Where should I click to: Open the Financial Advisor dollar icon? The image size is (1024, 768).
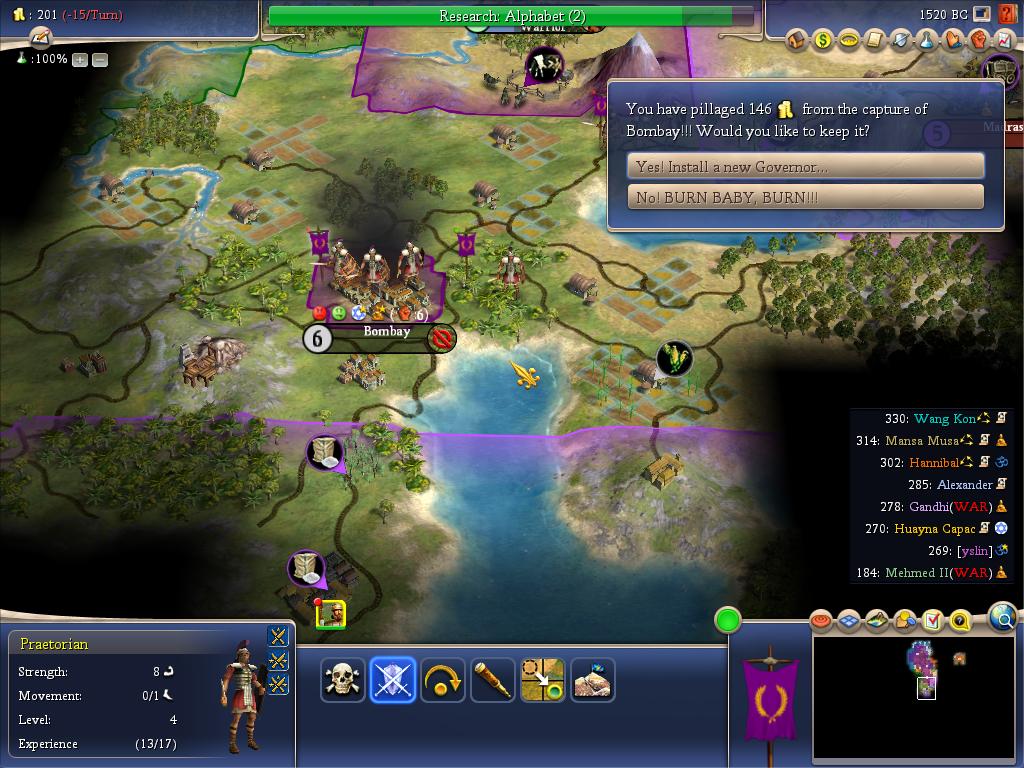823,41
